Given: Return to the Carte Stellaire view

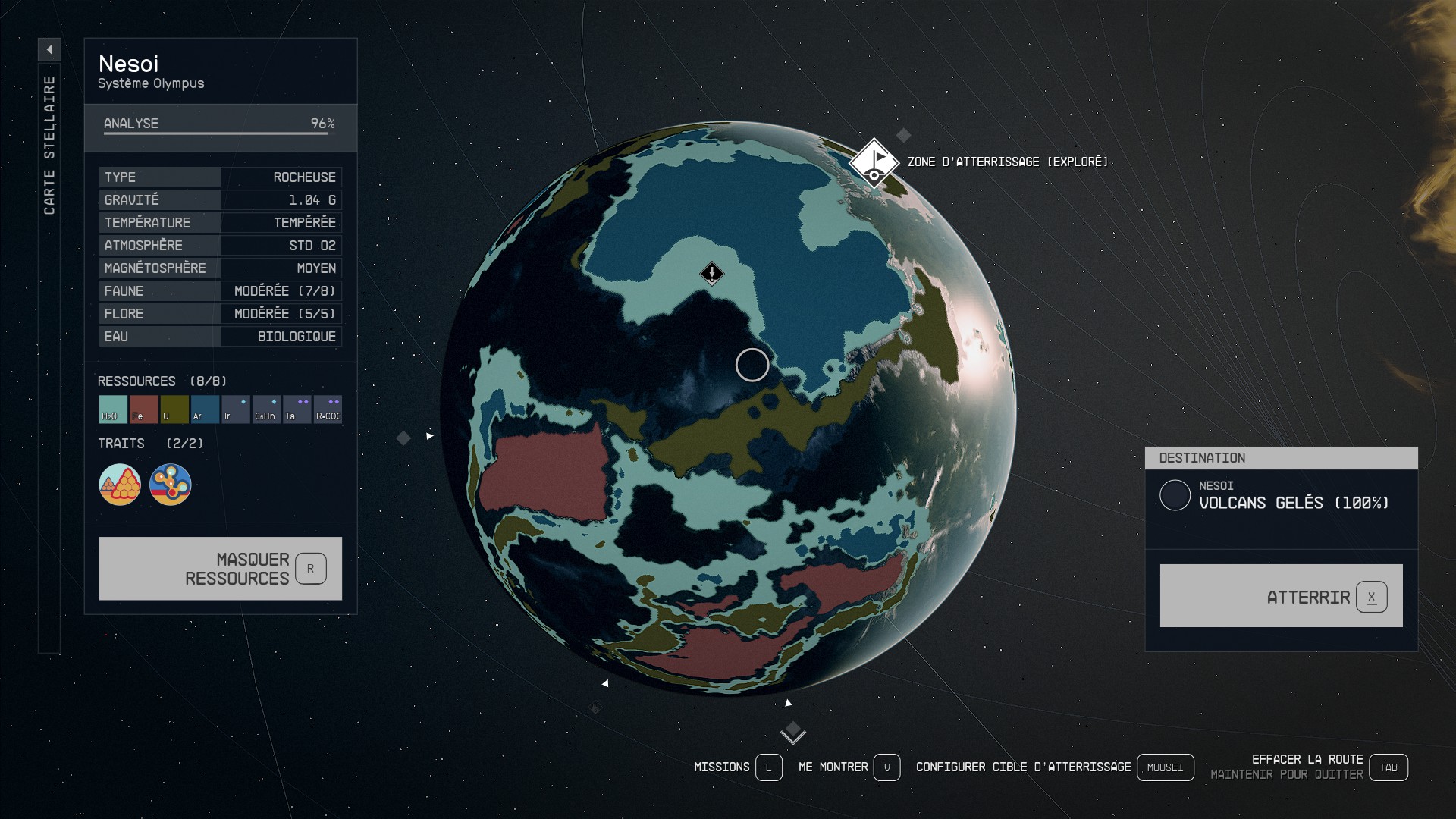Looking at the screenshot, I should [49, 144].
